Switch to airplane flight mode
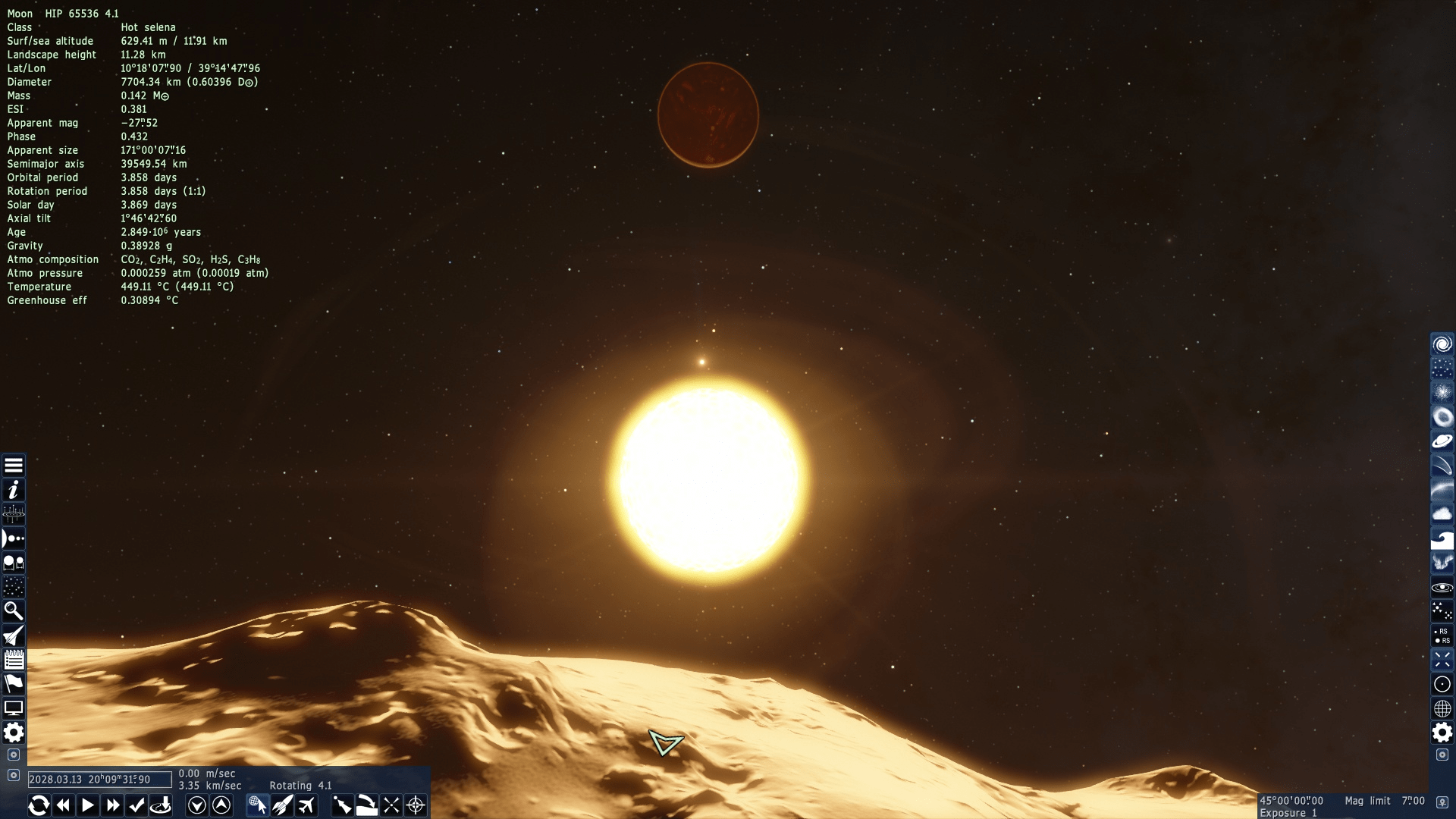1456x819 pixels. [x=306, y=805]
